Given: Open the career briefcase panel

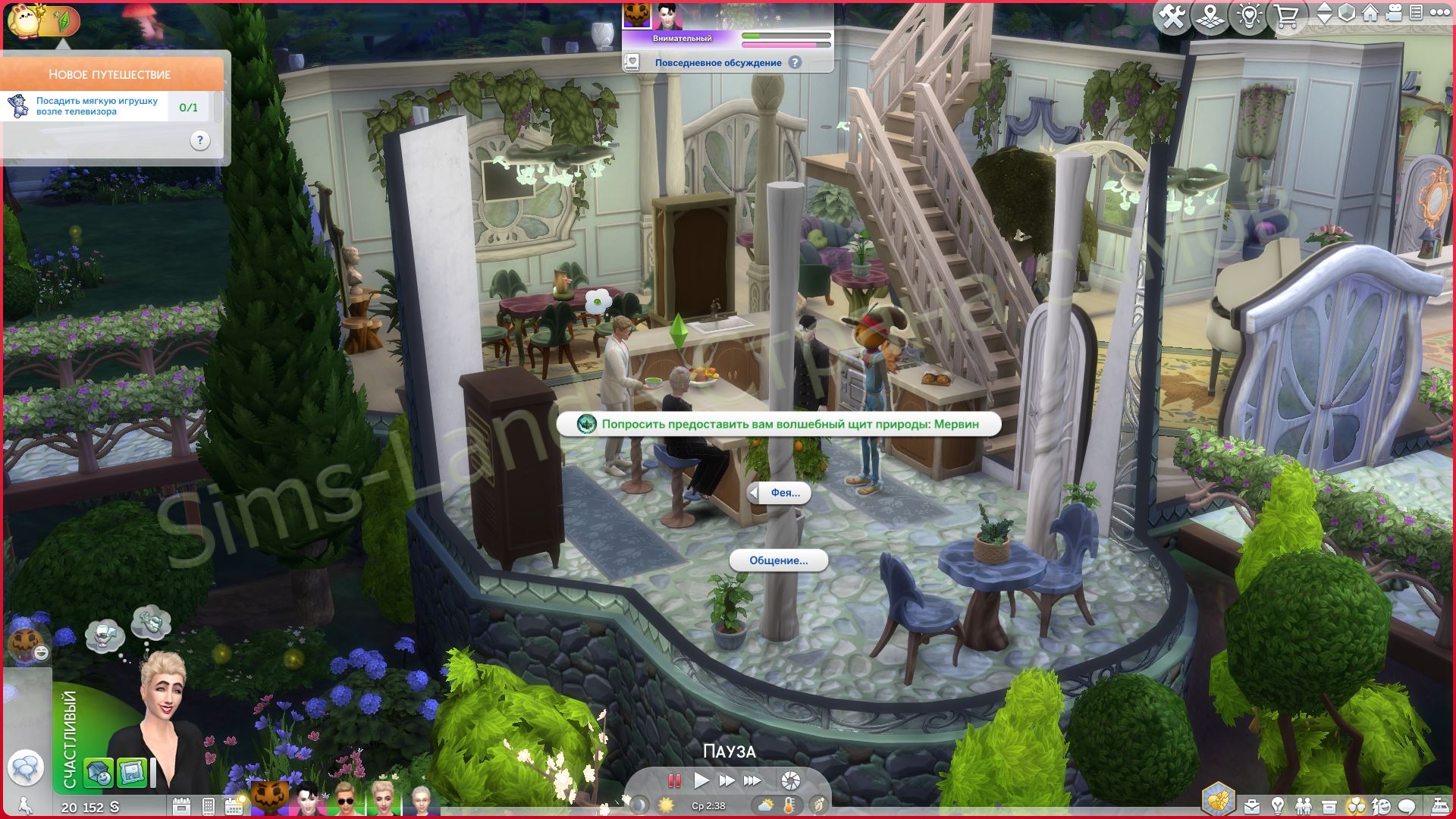Looking at the screenshot, I should [1251, 806].
